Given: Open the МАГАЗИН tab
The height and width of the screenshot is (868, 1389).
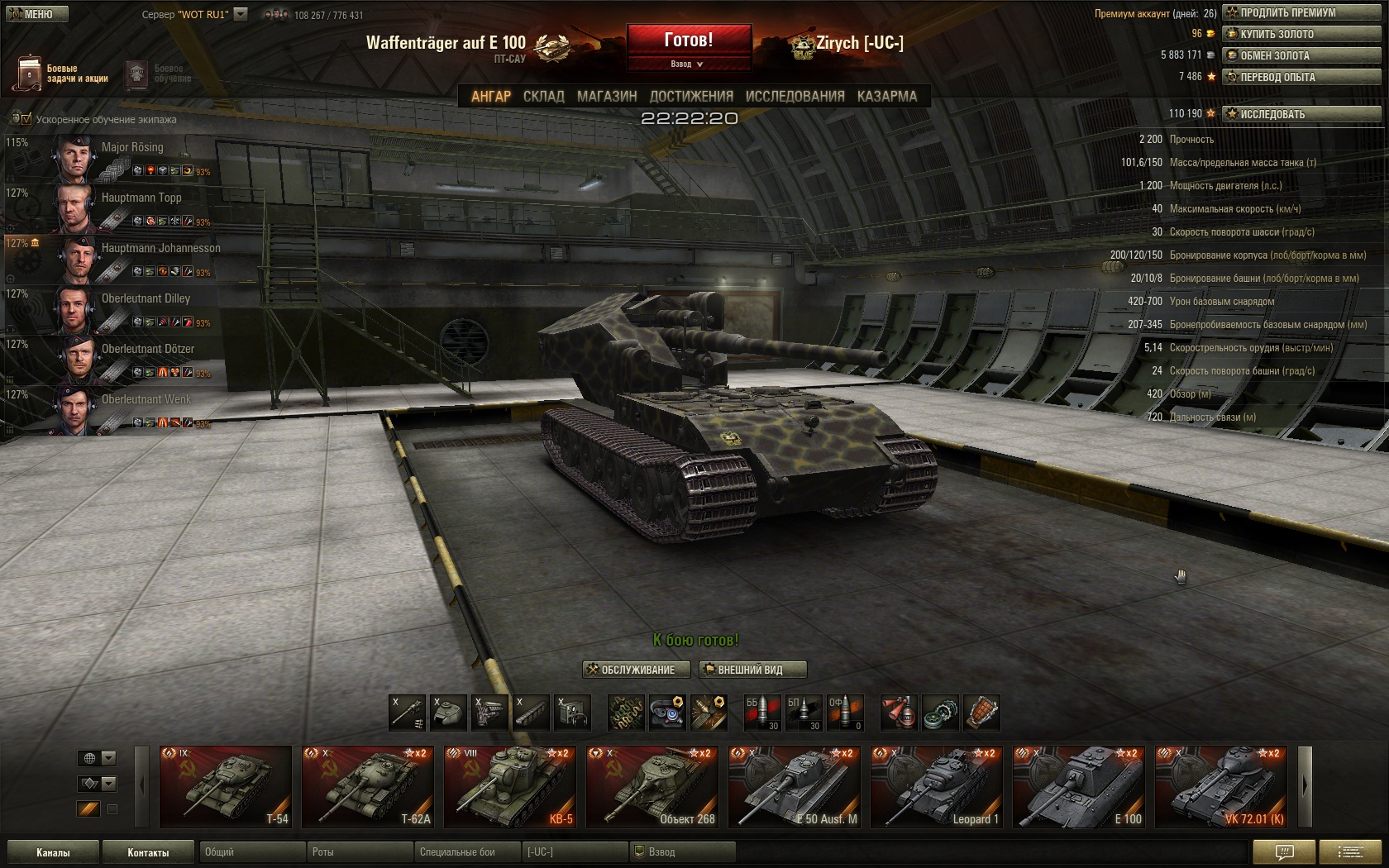Looking at the screenshot, I should click(x=607, y=96).
